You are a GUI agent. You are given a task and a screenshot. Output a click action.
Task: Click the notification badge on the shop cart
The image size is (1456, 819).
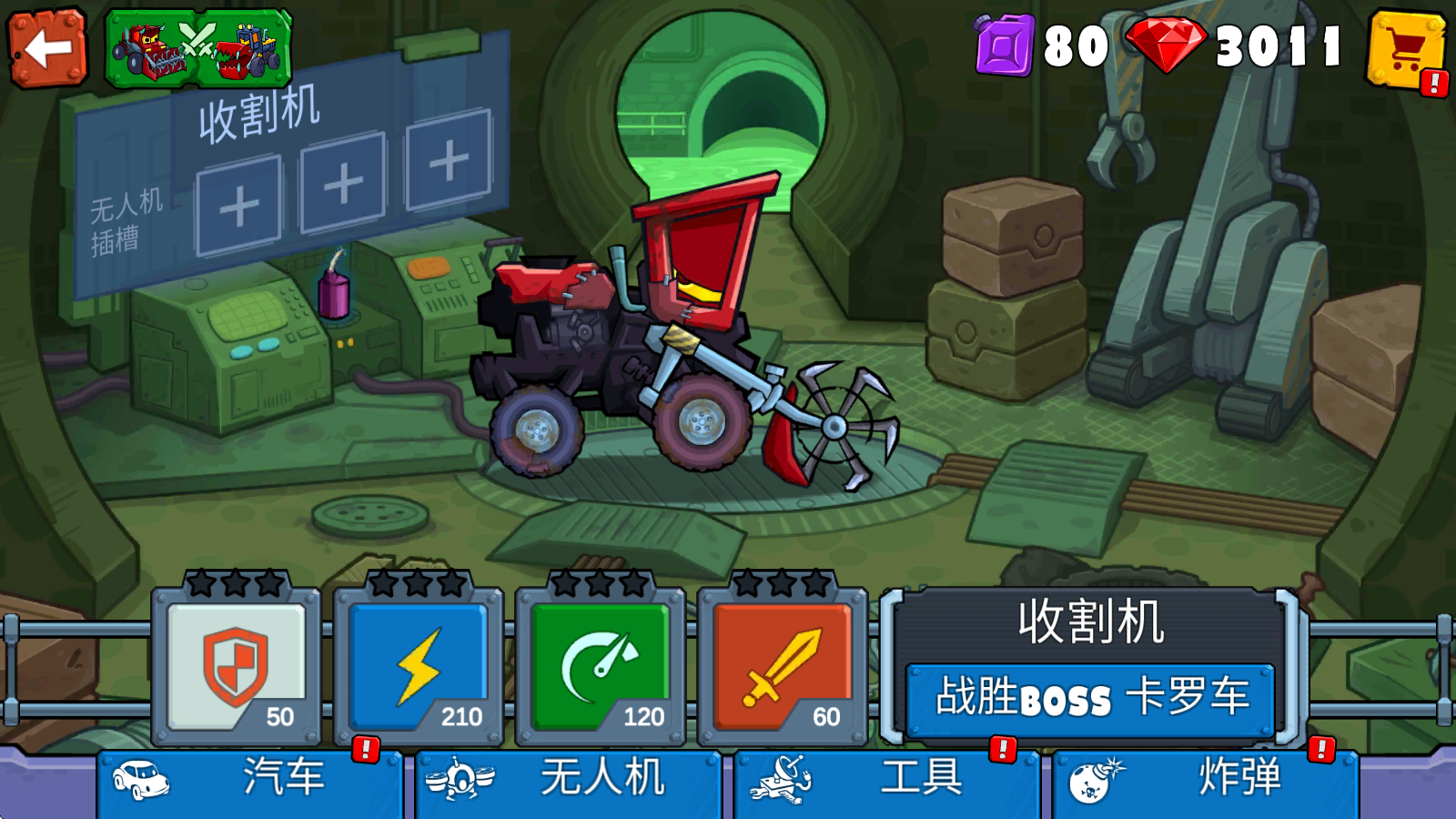point(1433,84)
